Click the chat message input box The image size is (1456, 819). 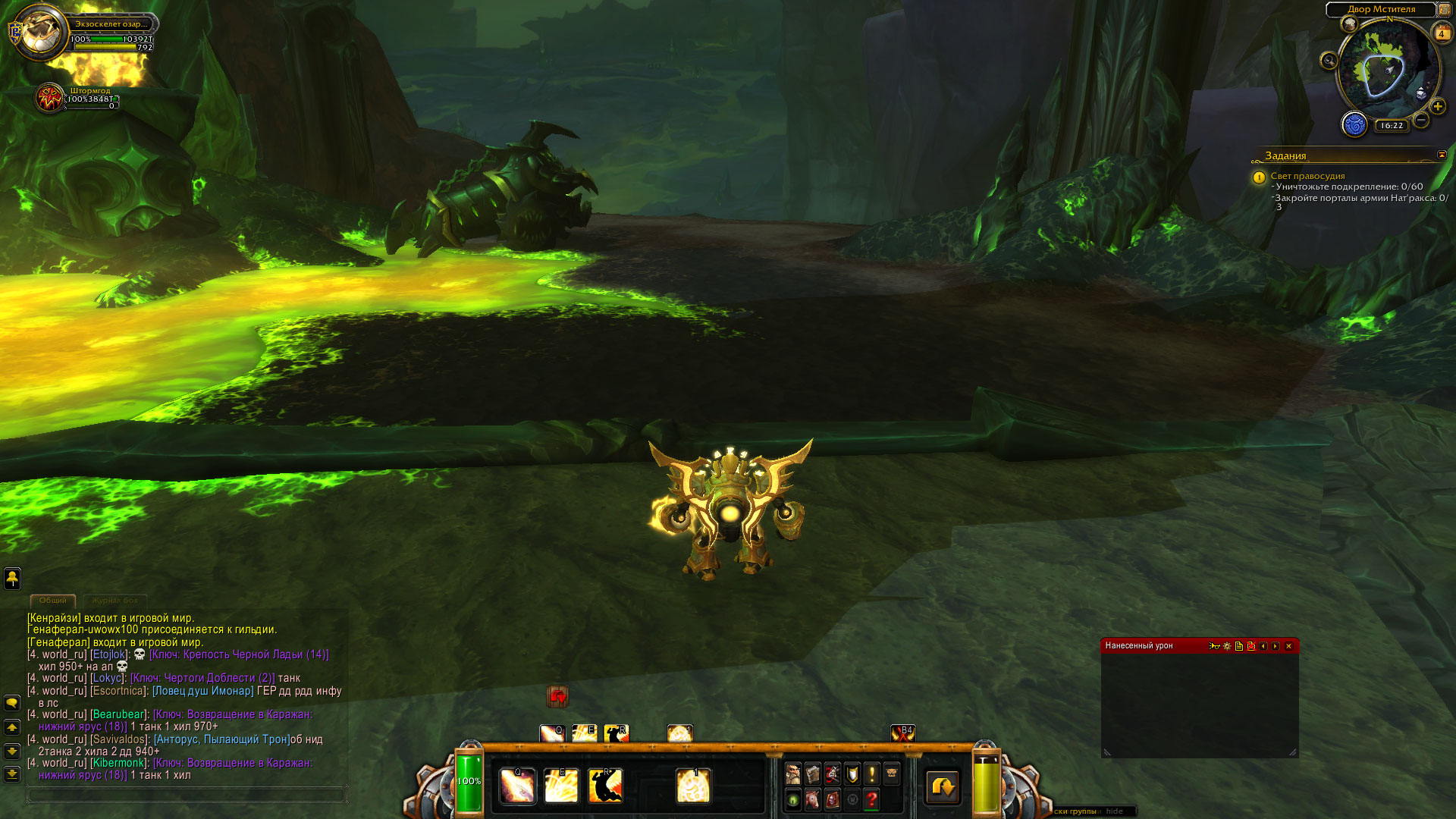[x=186, y=795]
